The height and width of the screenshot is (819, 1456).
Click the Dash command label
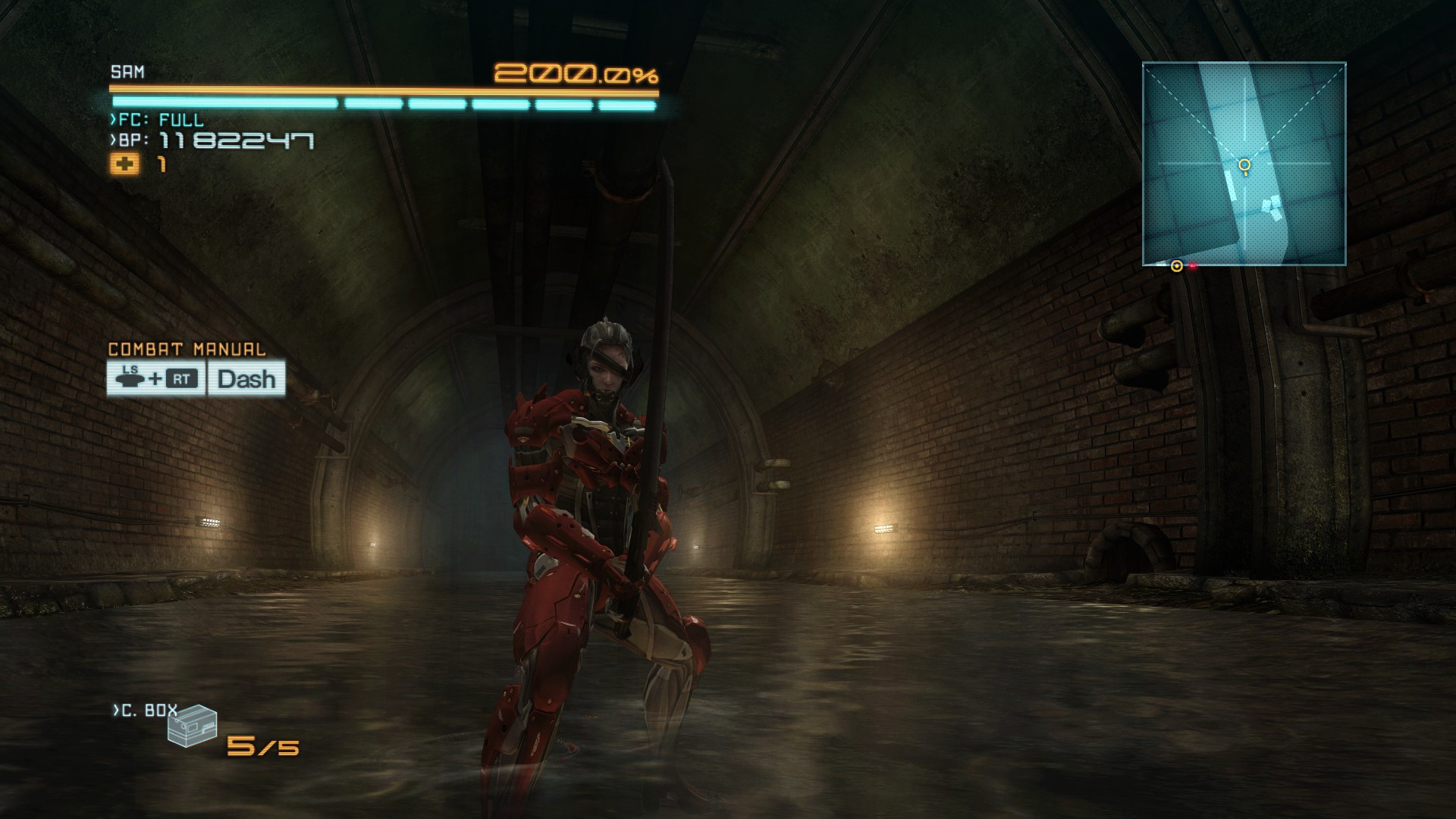pyautogui.click(x=246, y=378)
